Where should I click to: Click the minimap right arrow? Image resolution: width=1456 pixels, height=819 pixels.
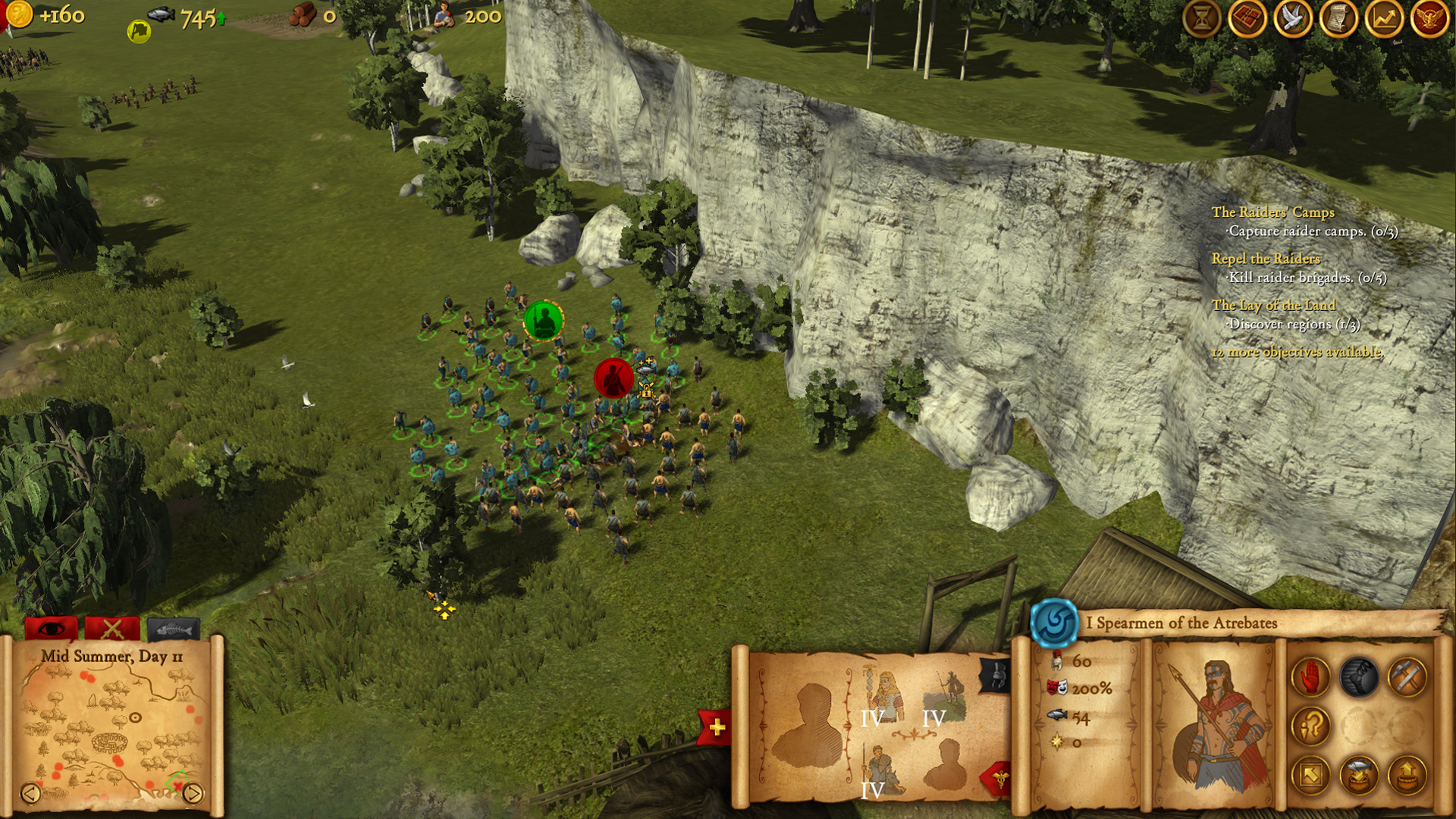[196, 794]
